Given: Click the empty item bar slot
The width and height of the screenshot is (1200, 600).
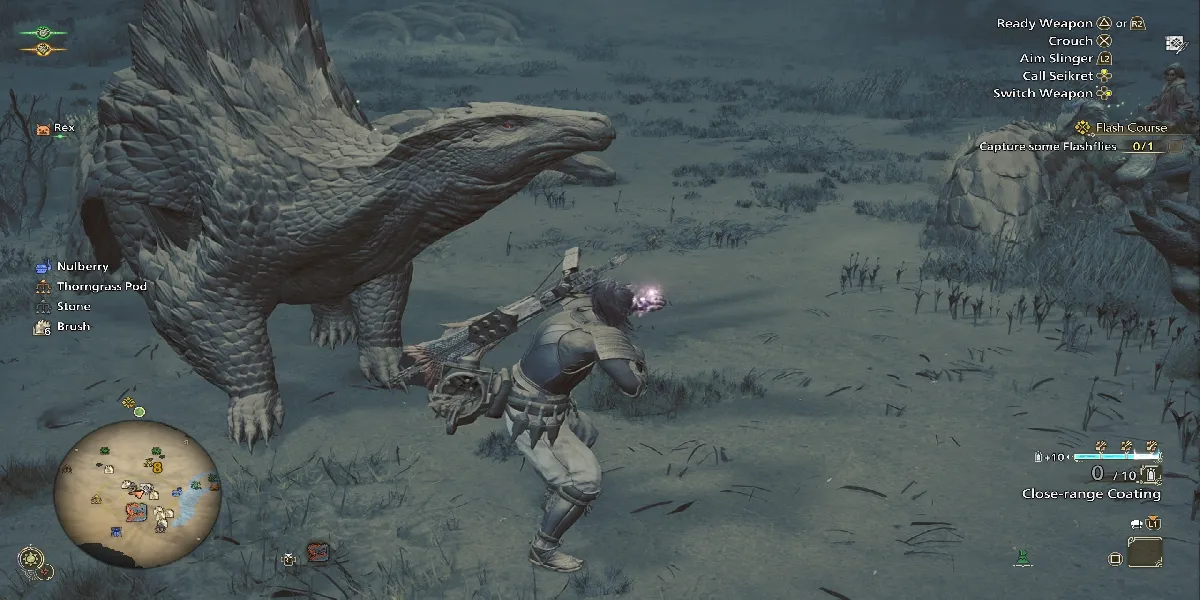Looking at the screenshot, I should (x=1145, y=553).
